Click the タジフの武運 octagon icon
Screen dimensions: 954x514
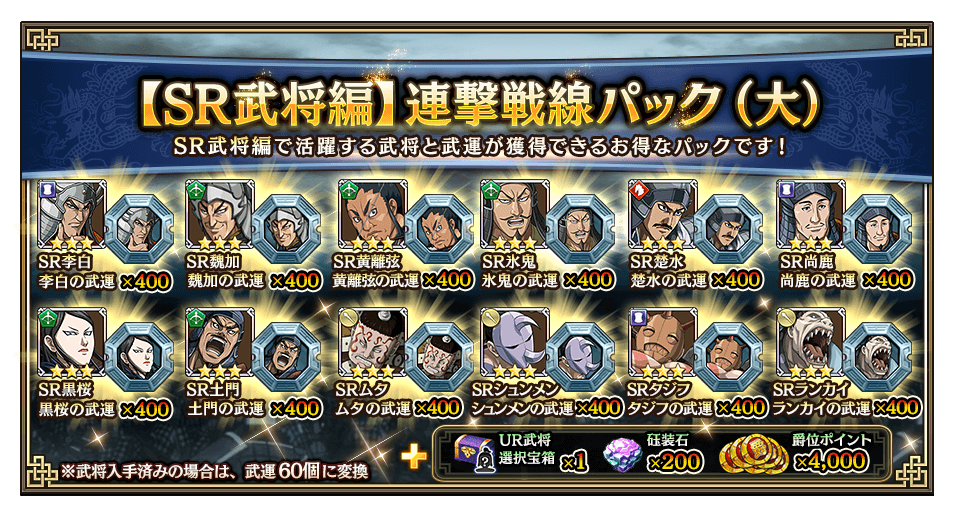(x=729, y=357)
